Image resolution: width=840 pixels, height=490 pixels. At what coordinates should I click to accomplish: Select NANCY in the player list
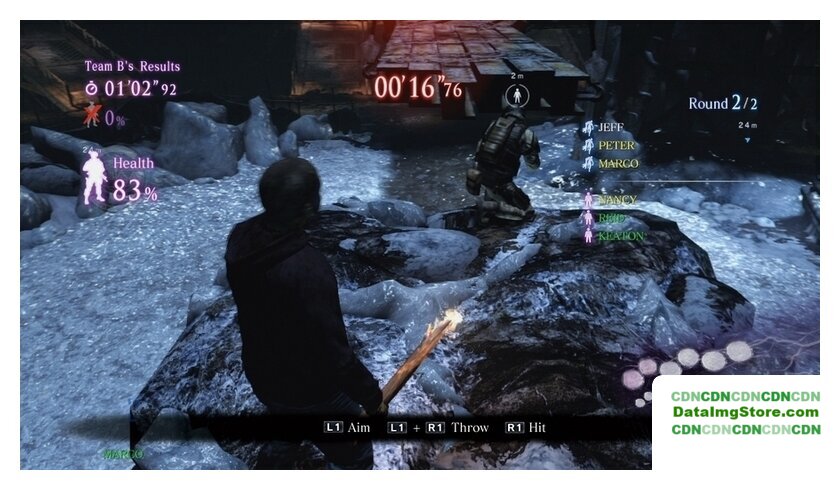pyautogui.click(x=616, y=200)
